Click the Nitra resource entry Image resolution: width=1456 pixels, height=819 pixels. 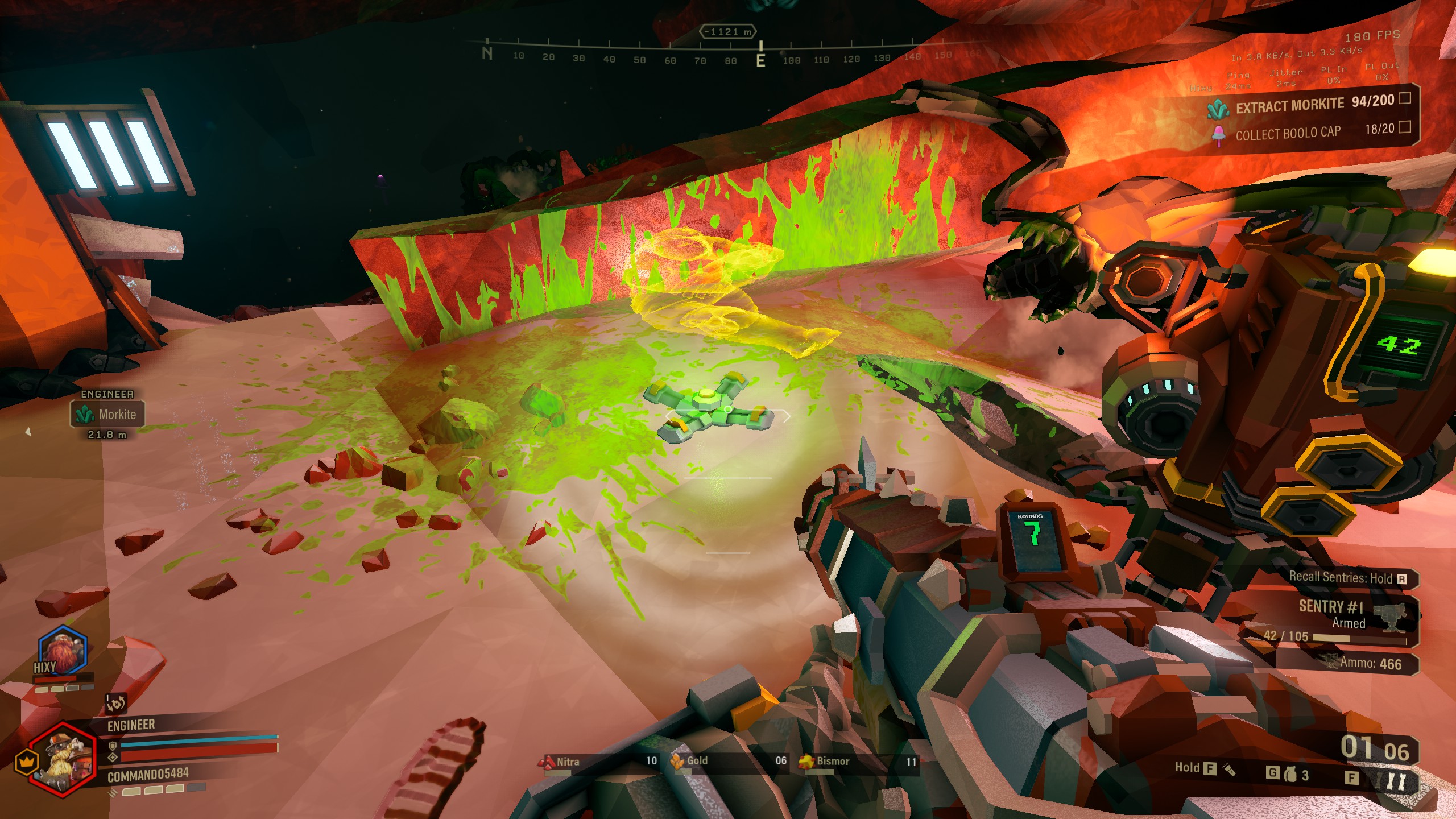(598, 762)
